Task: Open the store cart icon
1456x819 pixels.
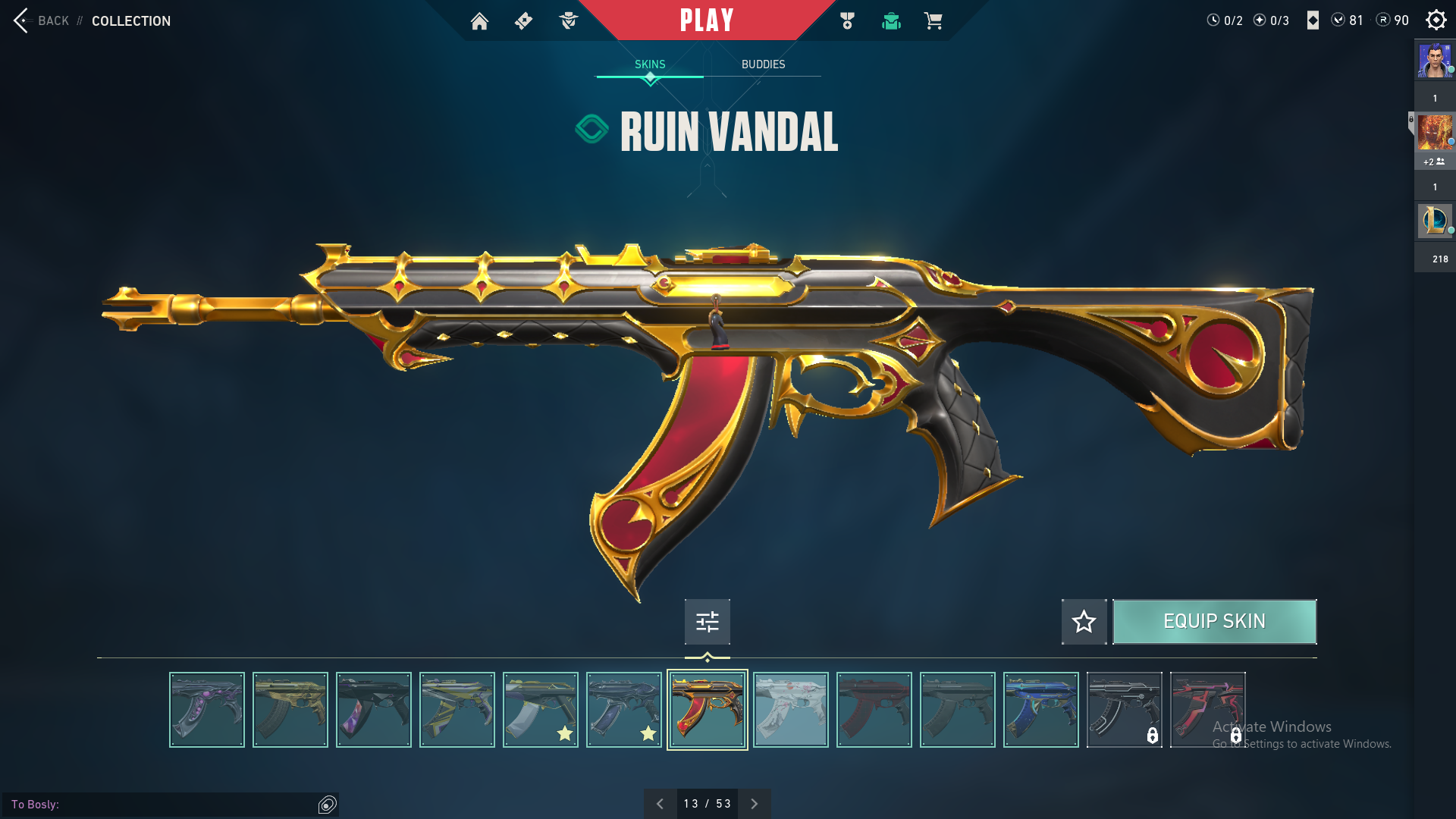Action: point(933,21)
